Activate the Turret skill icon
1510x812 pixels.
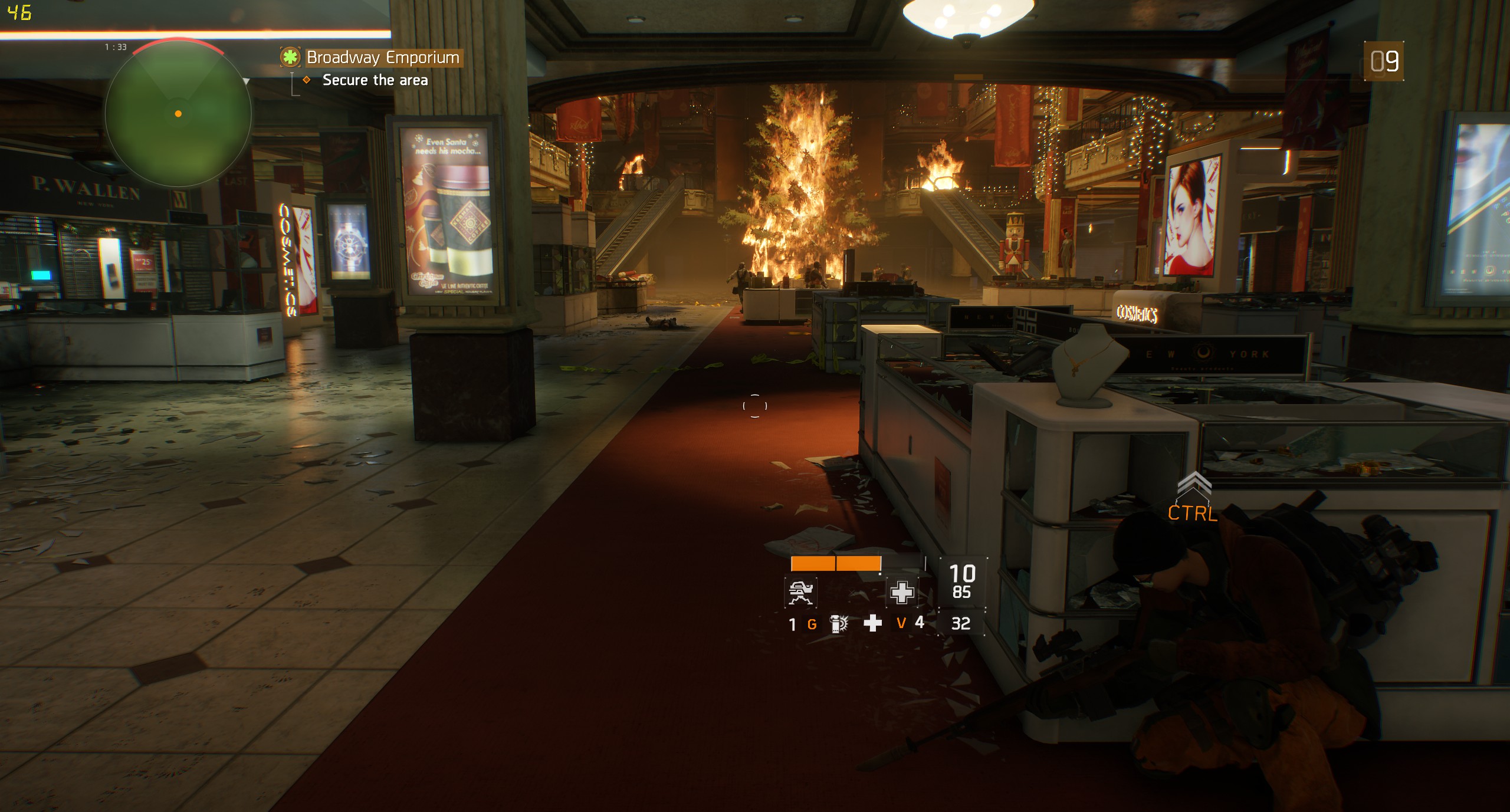[x=800, y=592]
